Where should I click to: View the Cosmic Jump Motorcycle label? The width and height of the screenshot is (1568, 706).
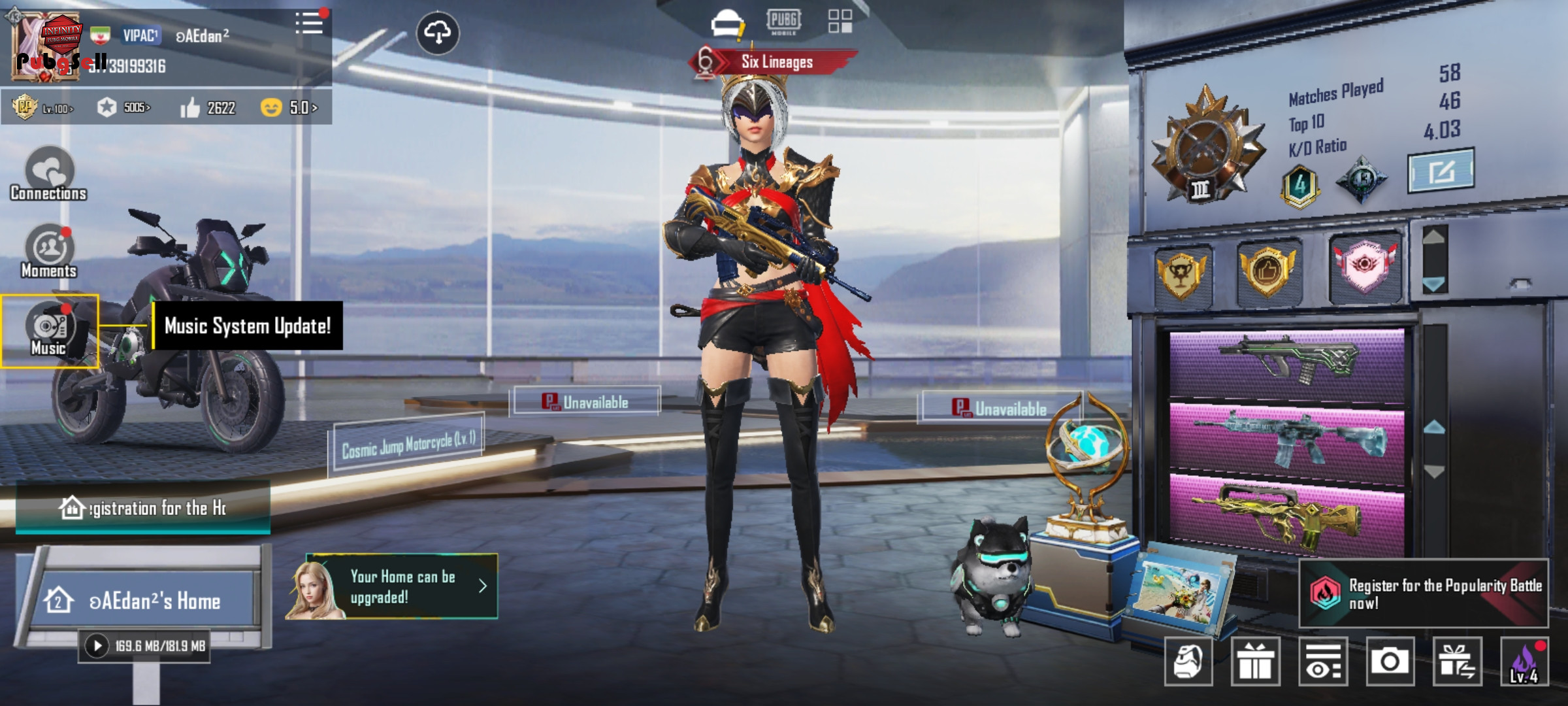[408, 445]
